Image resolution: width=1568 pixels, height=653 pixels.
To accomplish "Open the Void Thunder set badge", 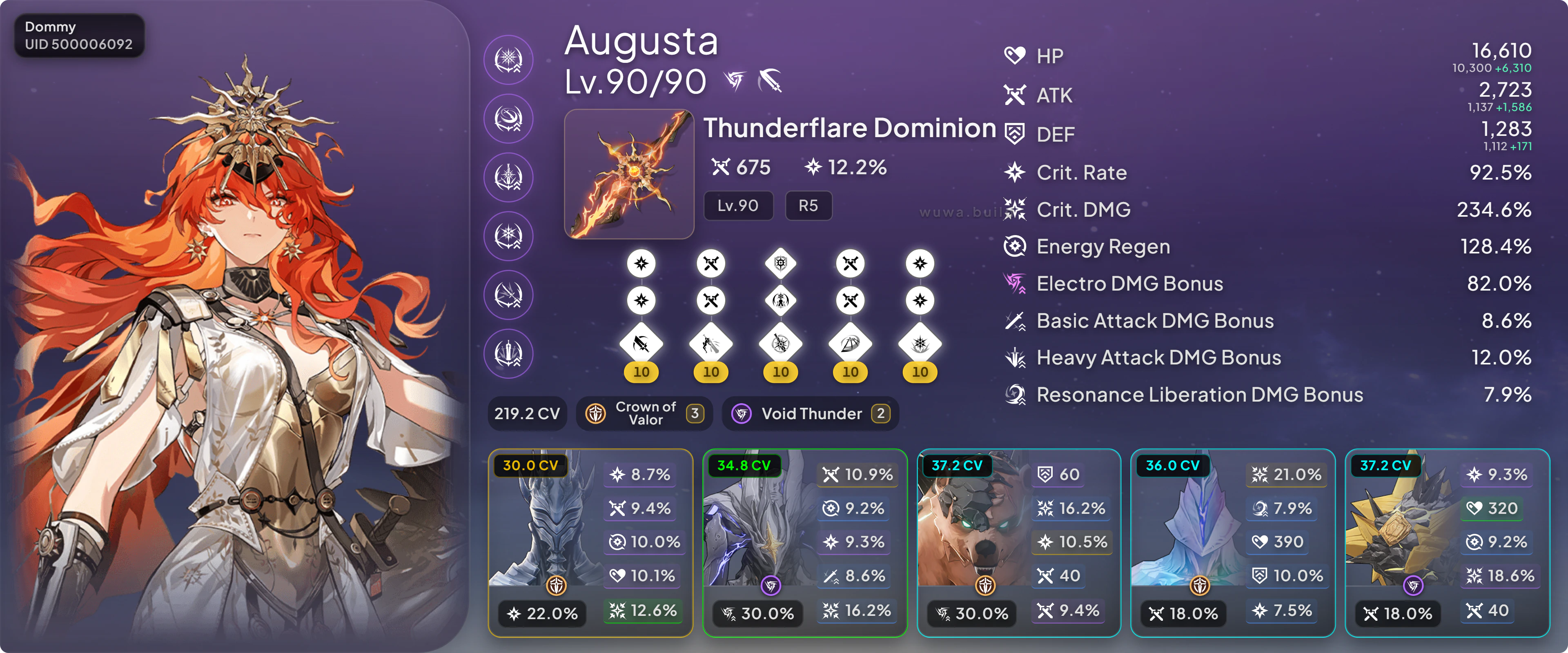I will [x=810, y=414].
